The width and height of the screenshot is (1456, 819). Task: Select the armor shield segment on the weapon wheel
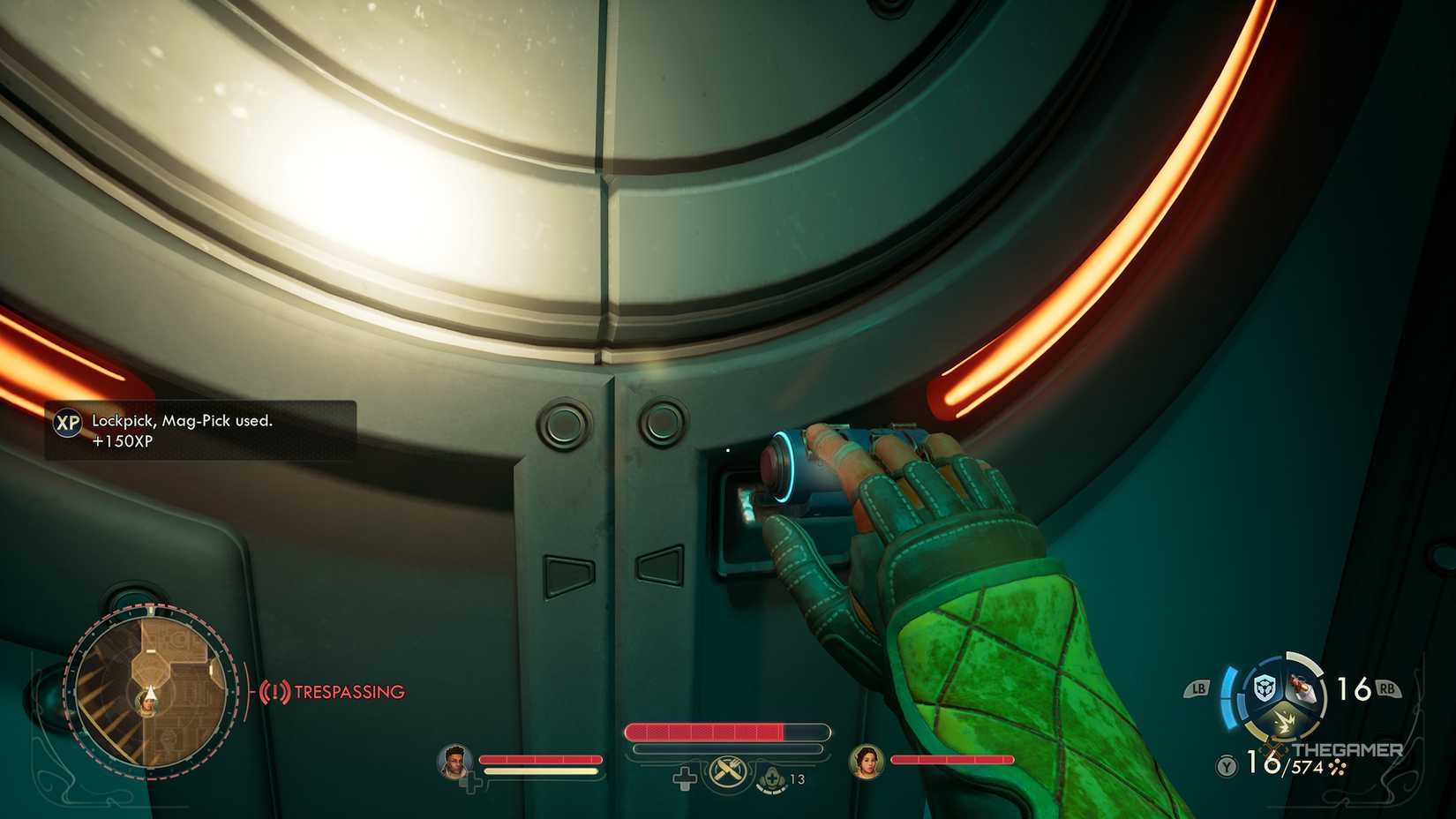coord(1264,687)
